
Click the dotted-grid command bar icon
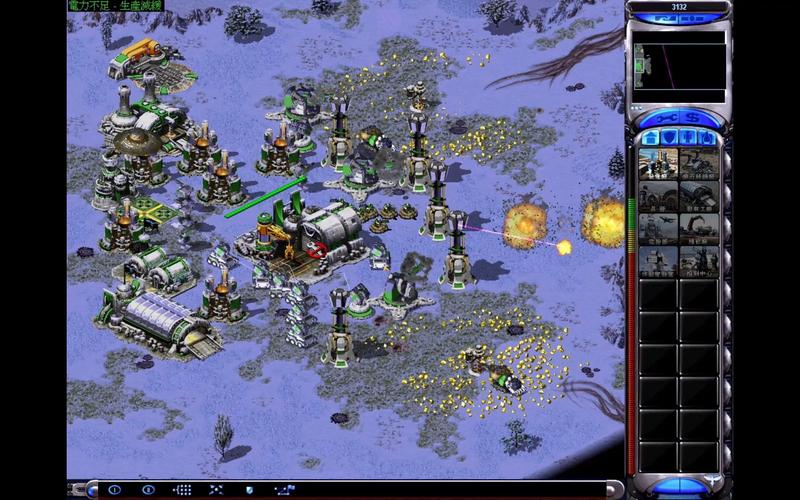pos(182,490)
